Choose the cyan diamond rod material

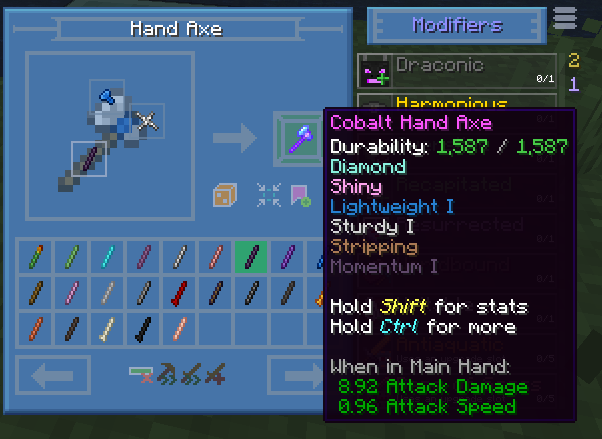click(108, 256)
